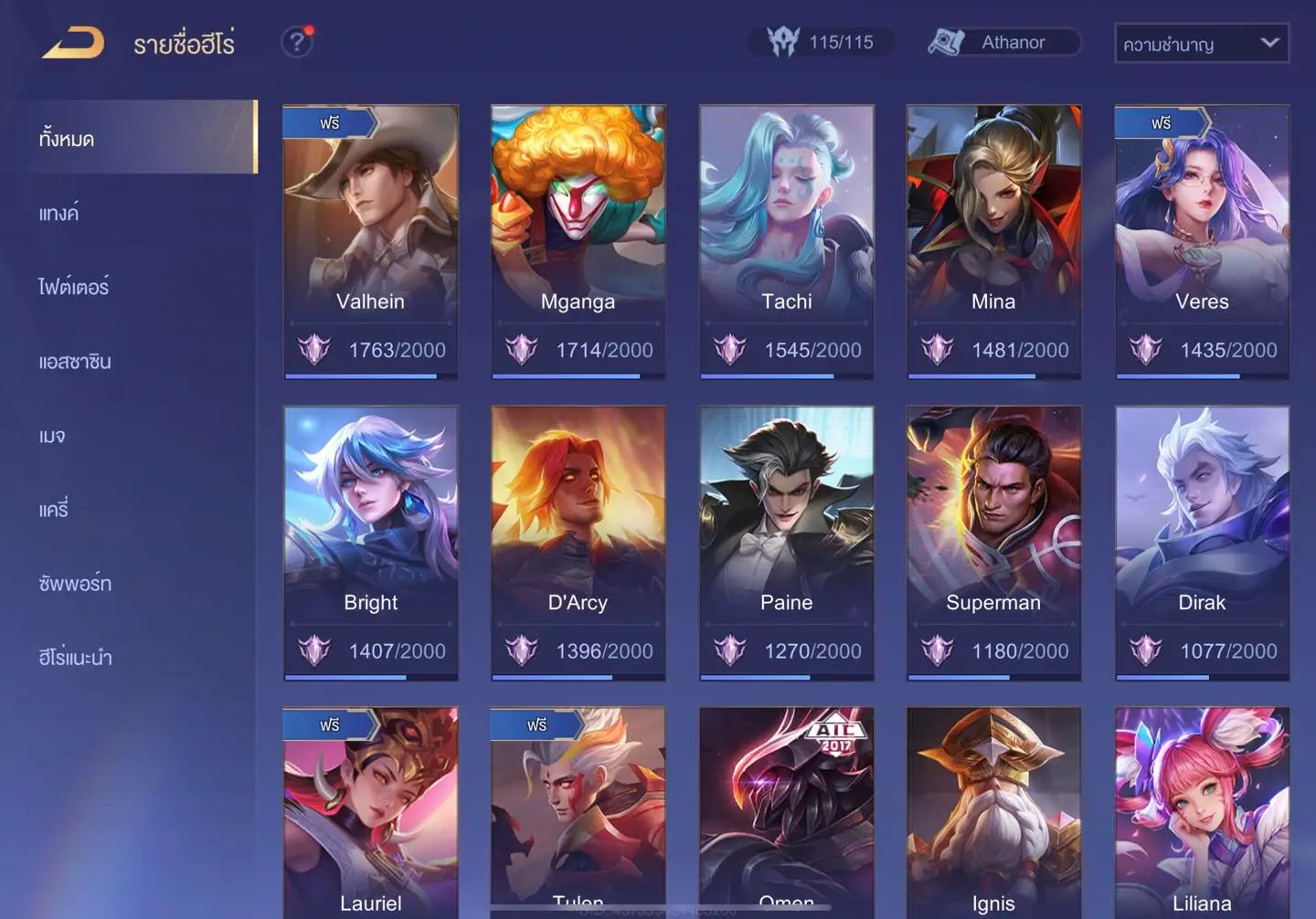The width and height of the screenshot is (1316, 919).
Task: Expand the ความชำนาญ sort dropdown
Action: (1201, 44)
